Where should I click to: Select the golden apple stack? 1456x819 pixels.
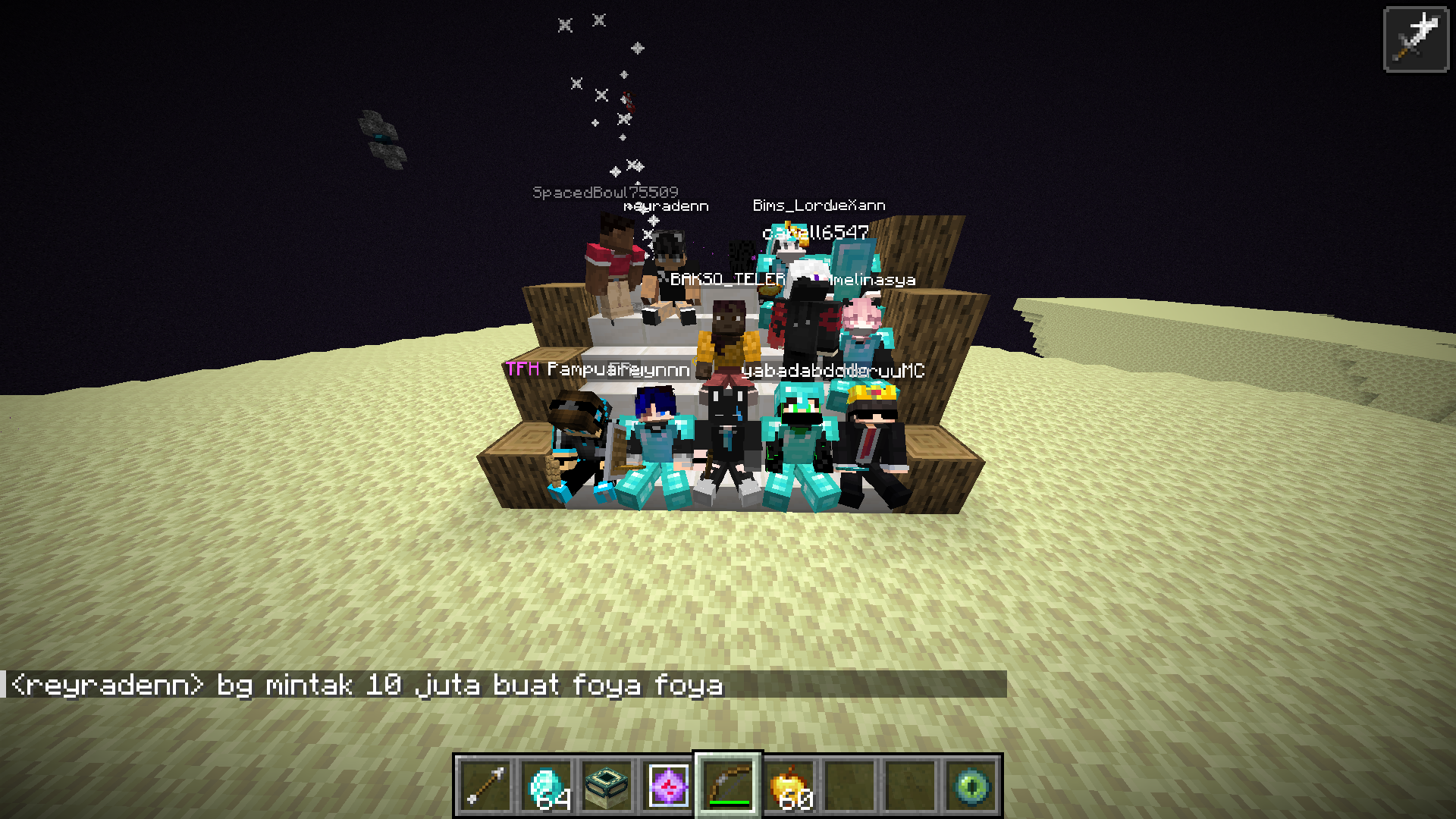(789, 786)
